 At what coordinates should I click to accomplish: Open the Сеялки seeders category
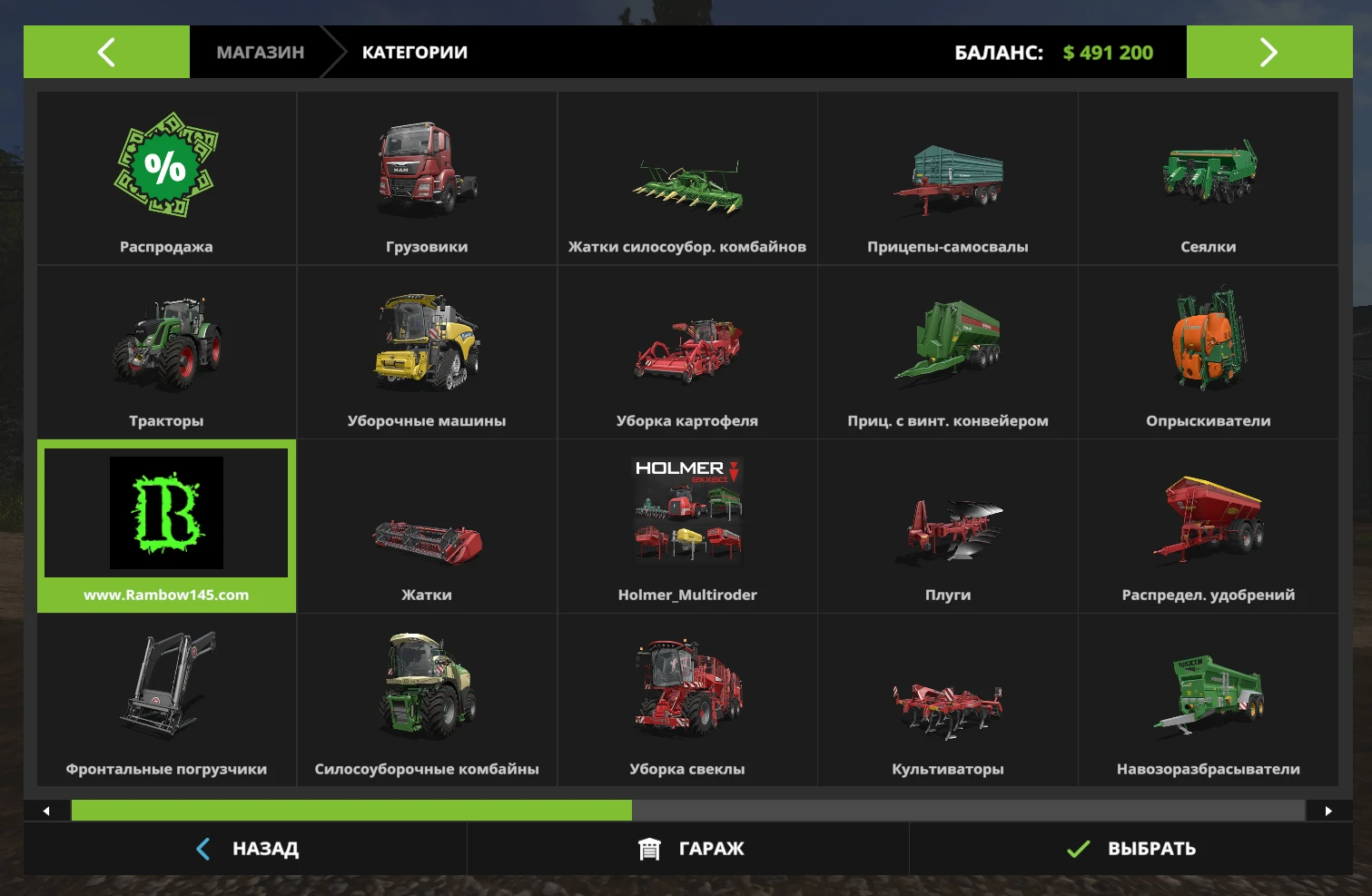(x=1209, y=177)
